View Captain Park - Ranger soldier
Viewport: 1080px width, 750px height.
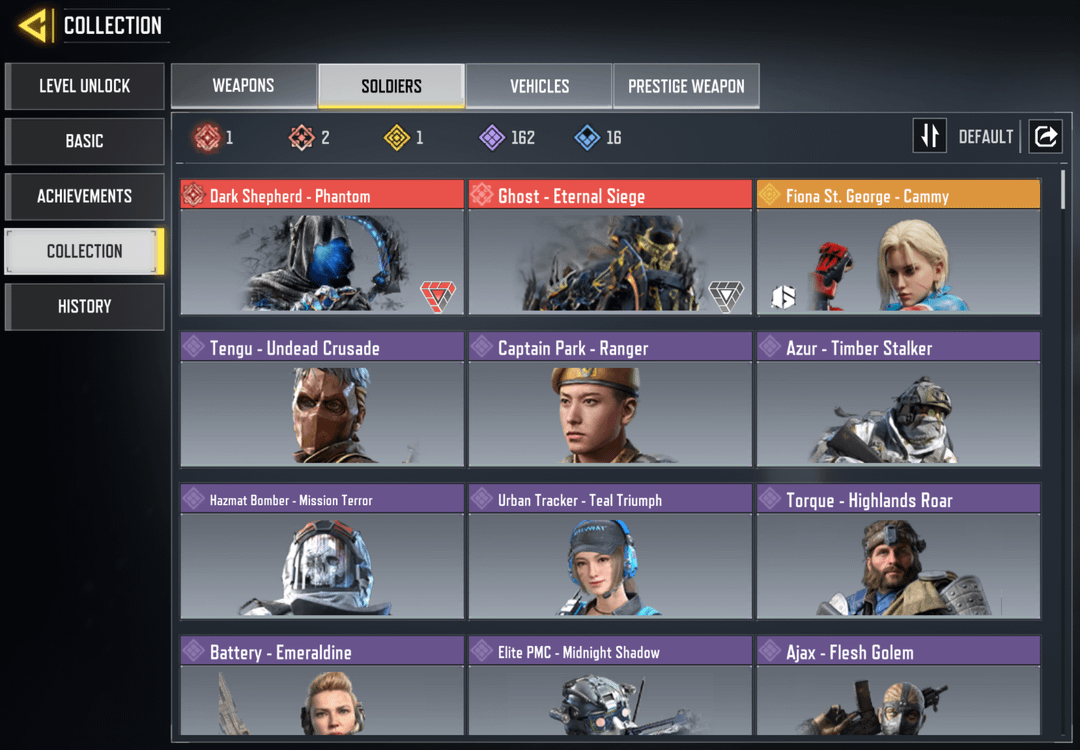[610, 400]
